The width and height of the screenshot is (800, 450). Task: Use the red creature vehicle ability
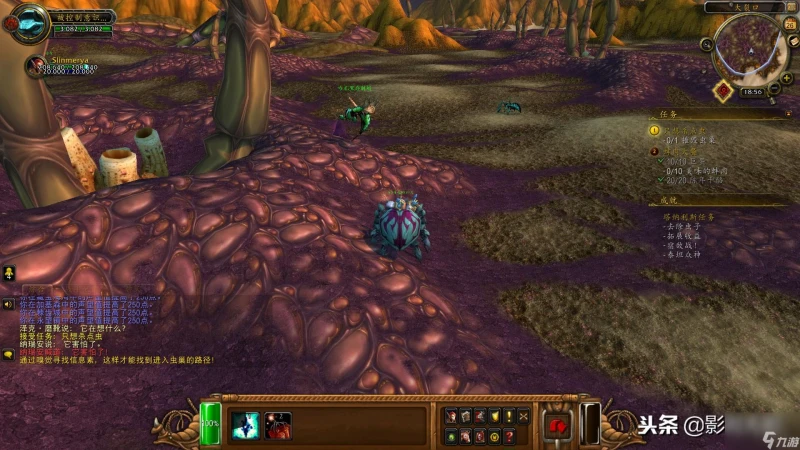[x=278, y=425]
